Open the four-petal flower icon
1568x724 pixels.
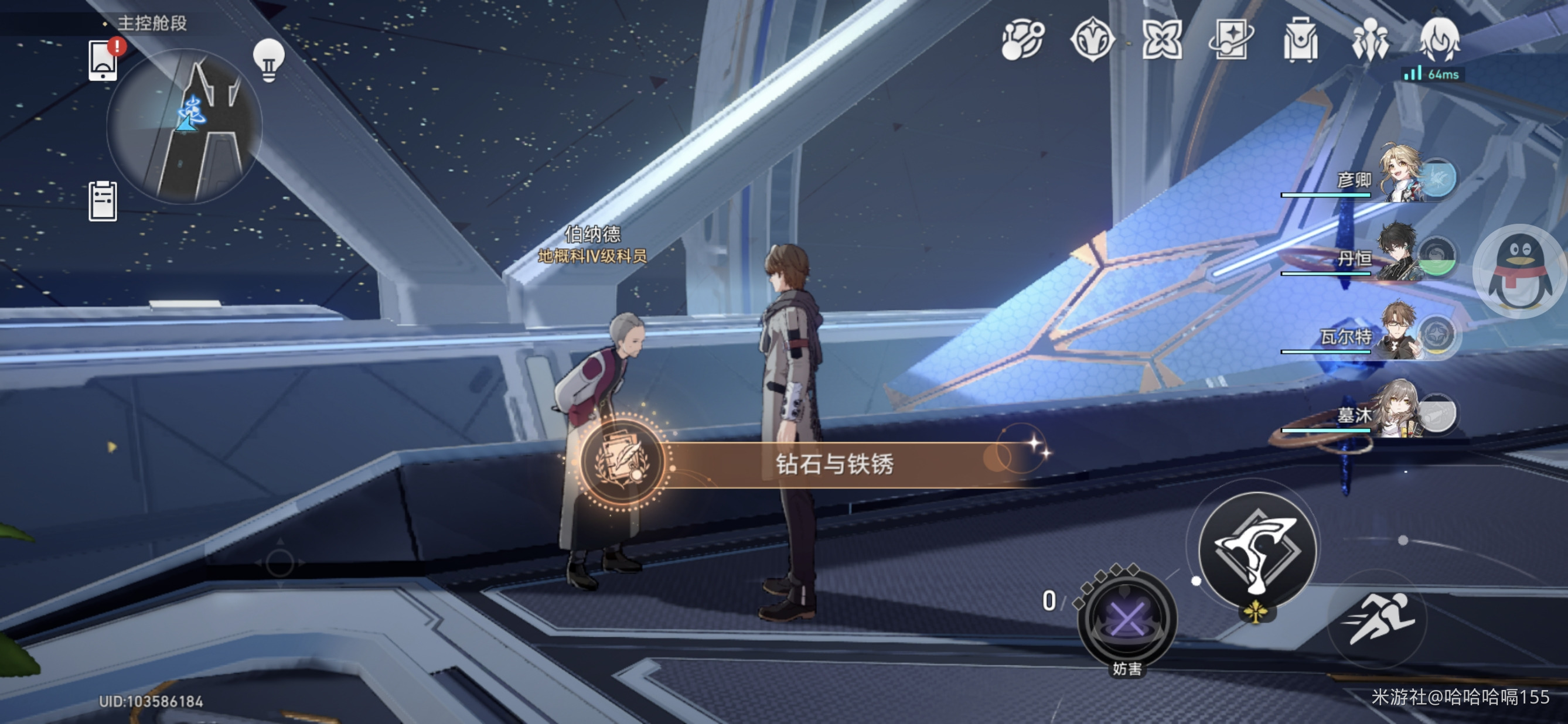click(1162, 41)
